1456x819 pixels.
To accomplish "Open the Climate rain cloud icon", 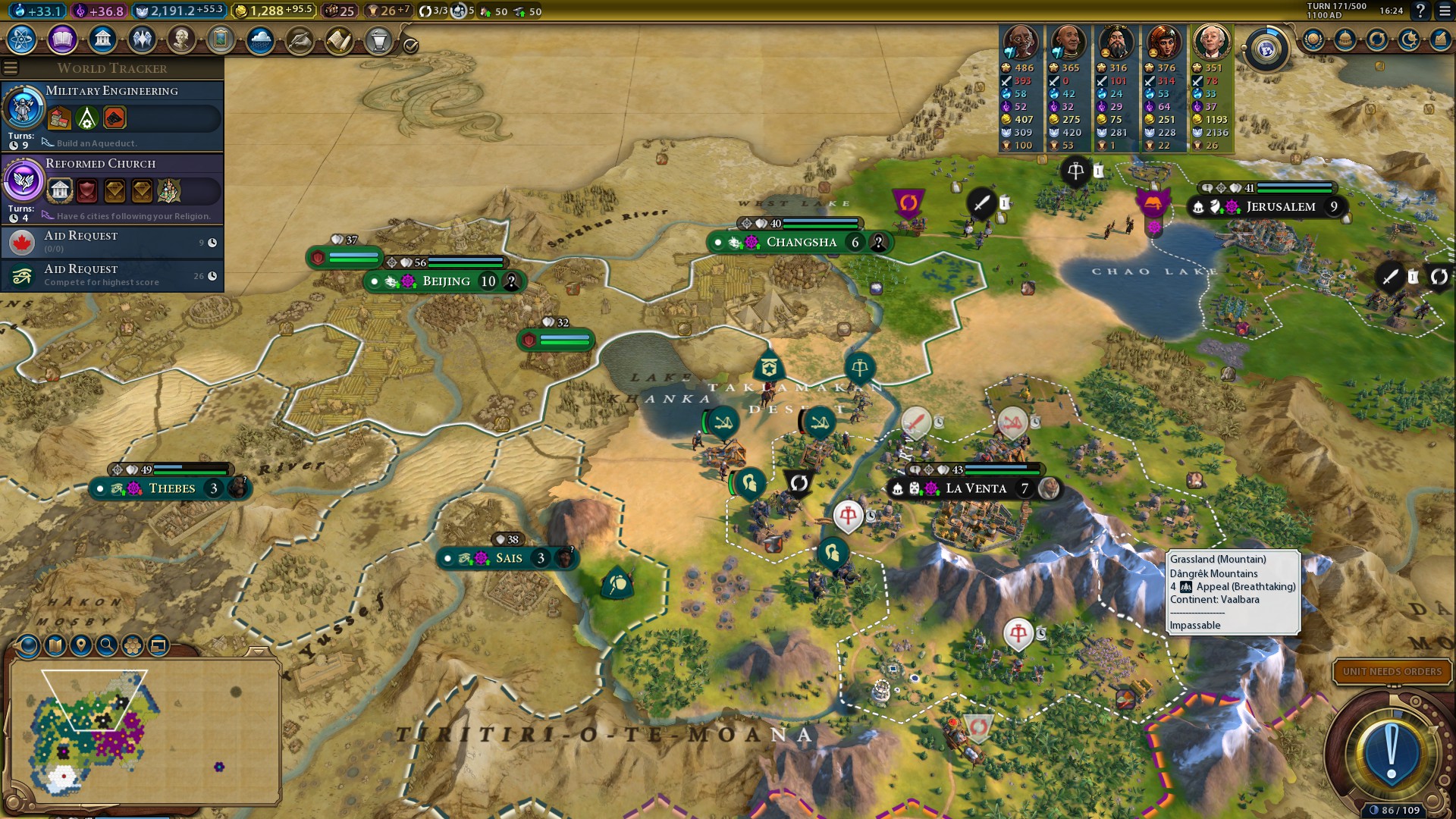I will [260, 40].
